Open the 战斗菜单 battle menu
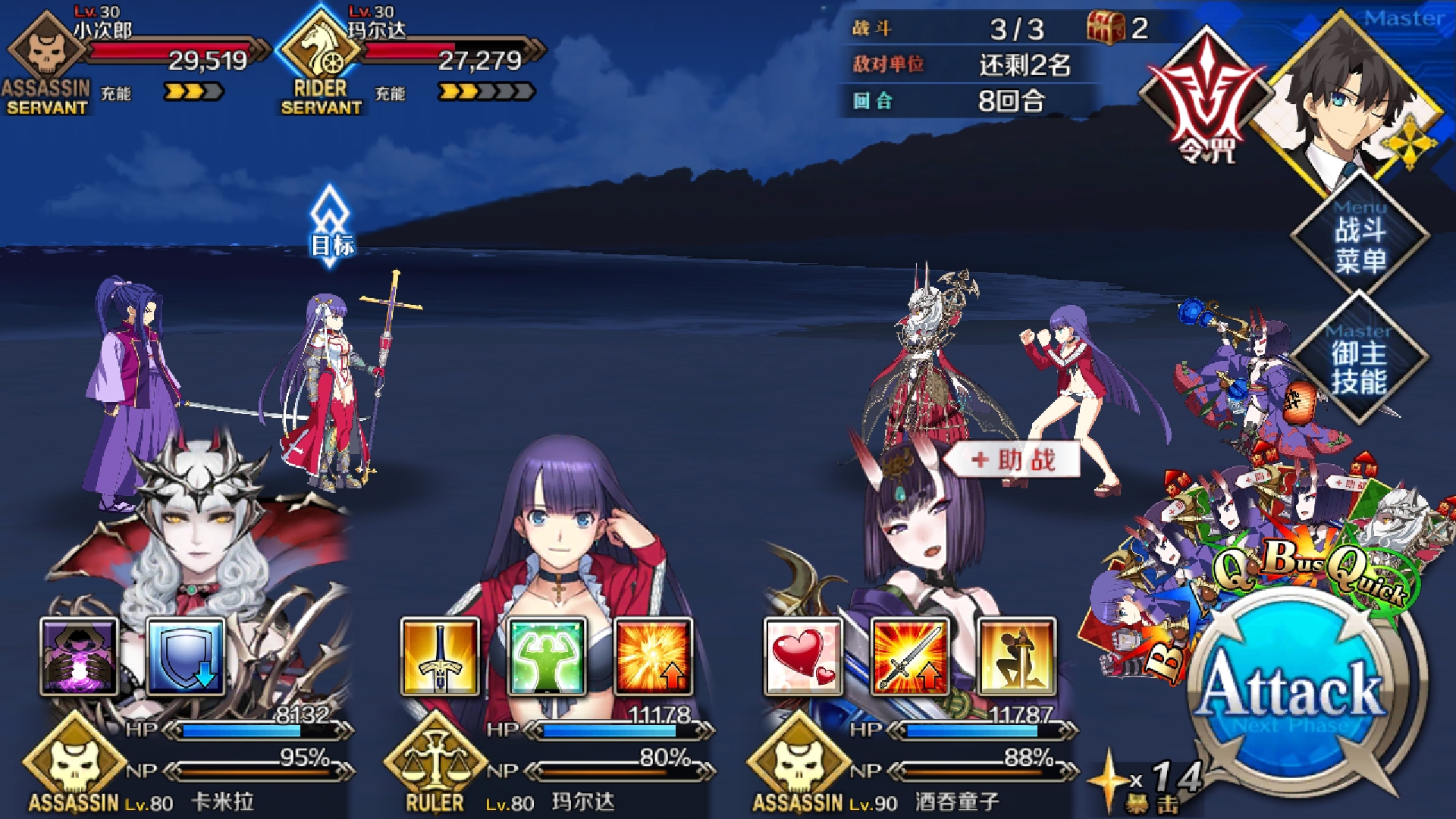Viewport: 1456px width, 819px height. (1360, 244)
